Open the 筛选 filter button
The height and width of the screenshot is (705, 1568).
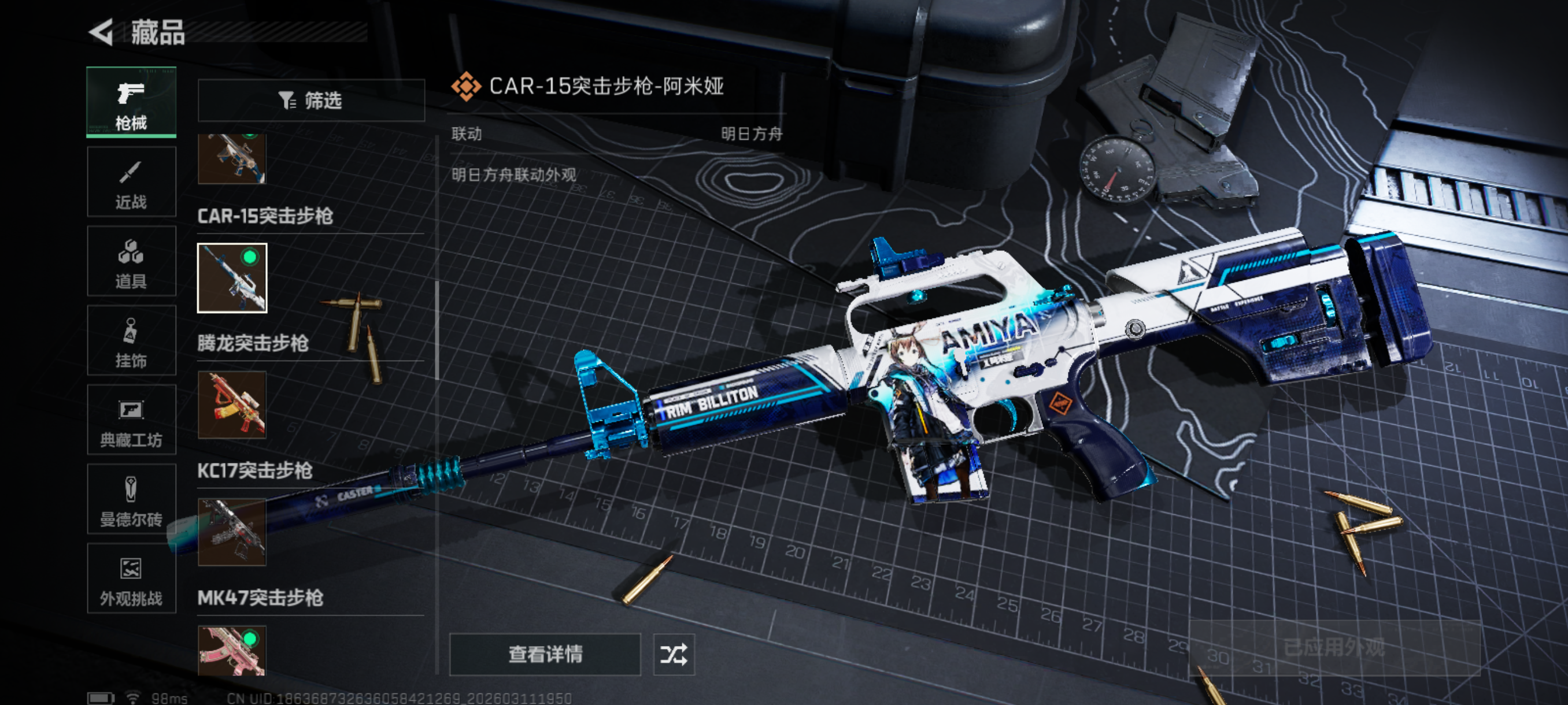[311, 101]
